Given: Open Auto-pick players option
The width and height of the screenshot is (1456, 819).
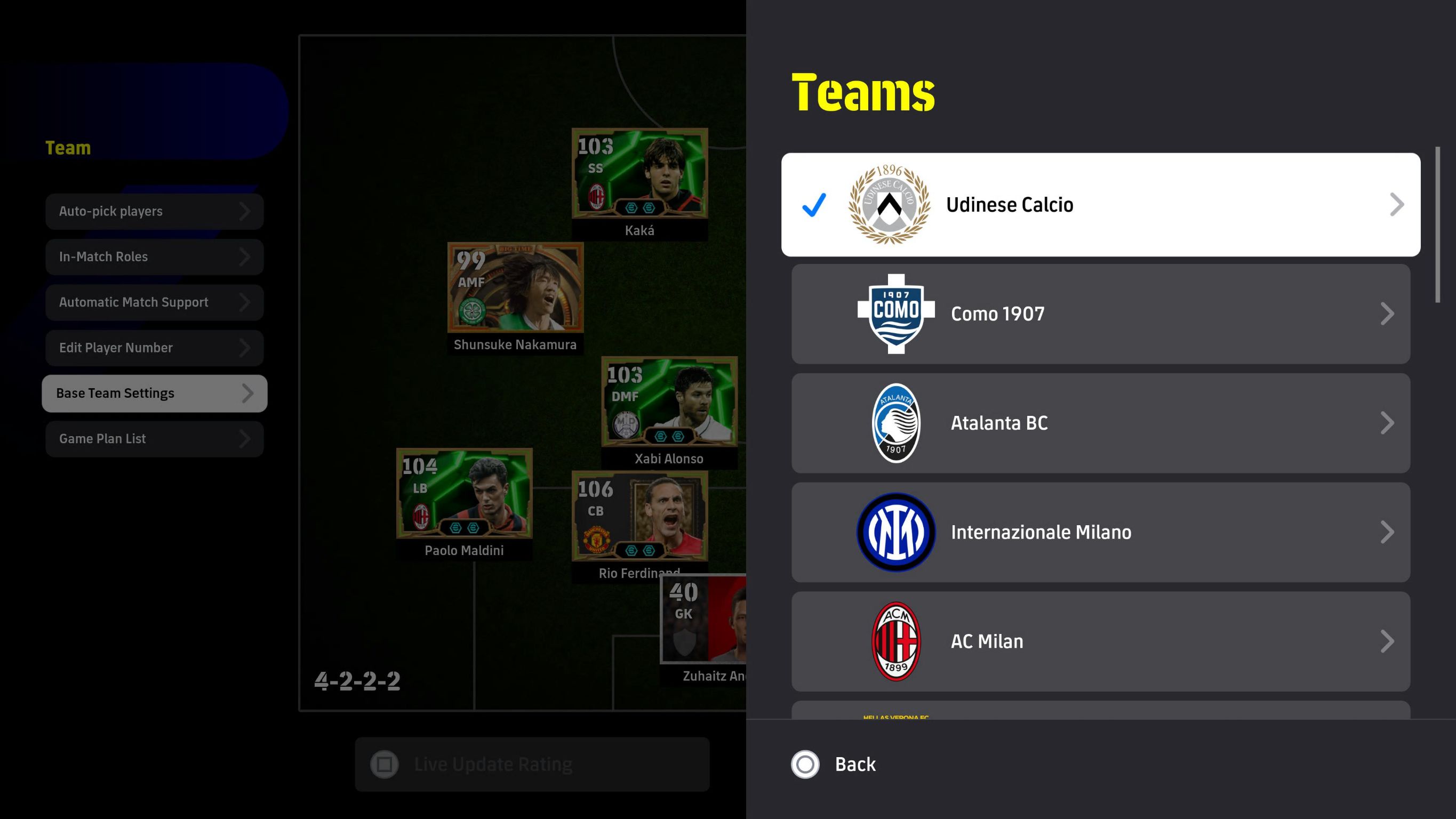Looking at the screenshot, I should 154,211.
